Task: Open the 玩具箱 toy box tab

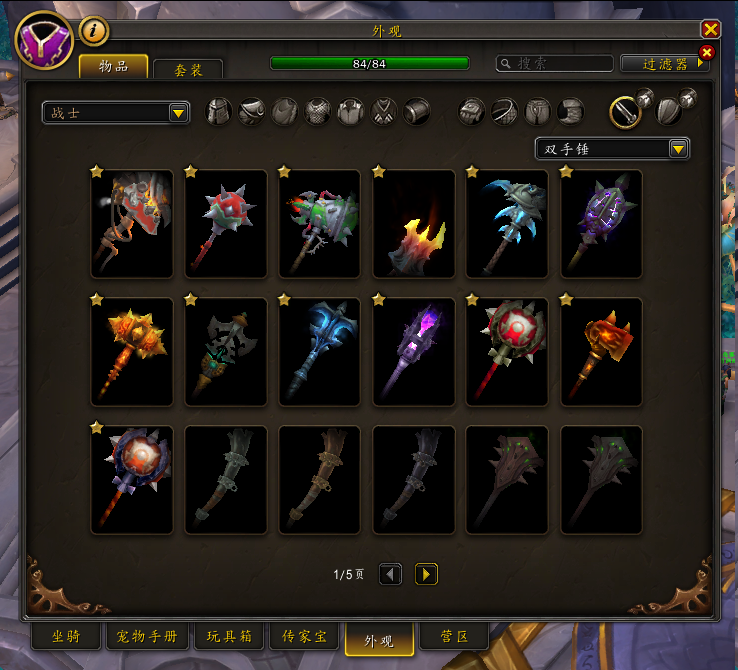Action: coord(229,637)
